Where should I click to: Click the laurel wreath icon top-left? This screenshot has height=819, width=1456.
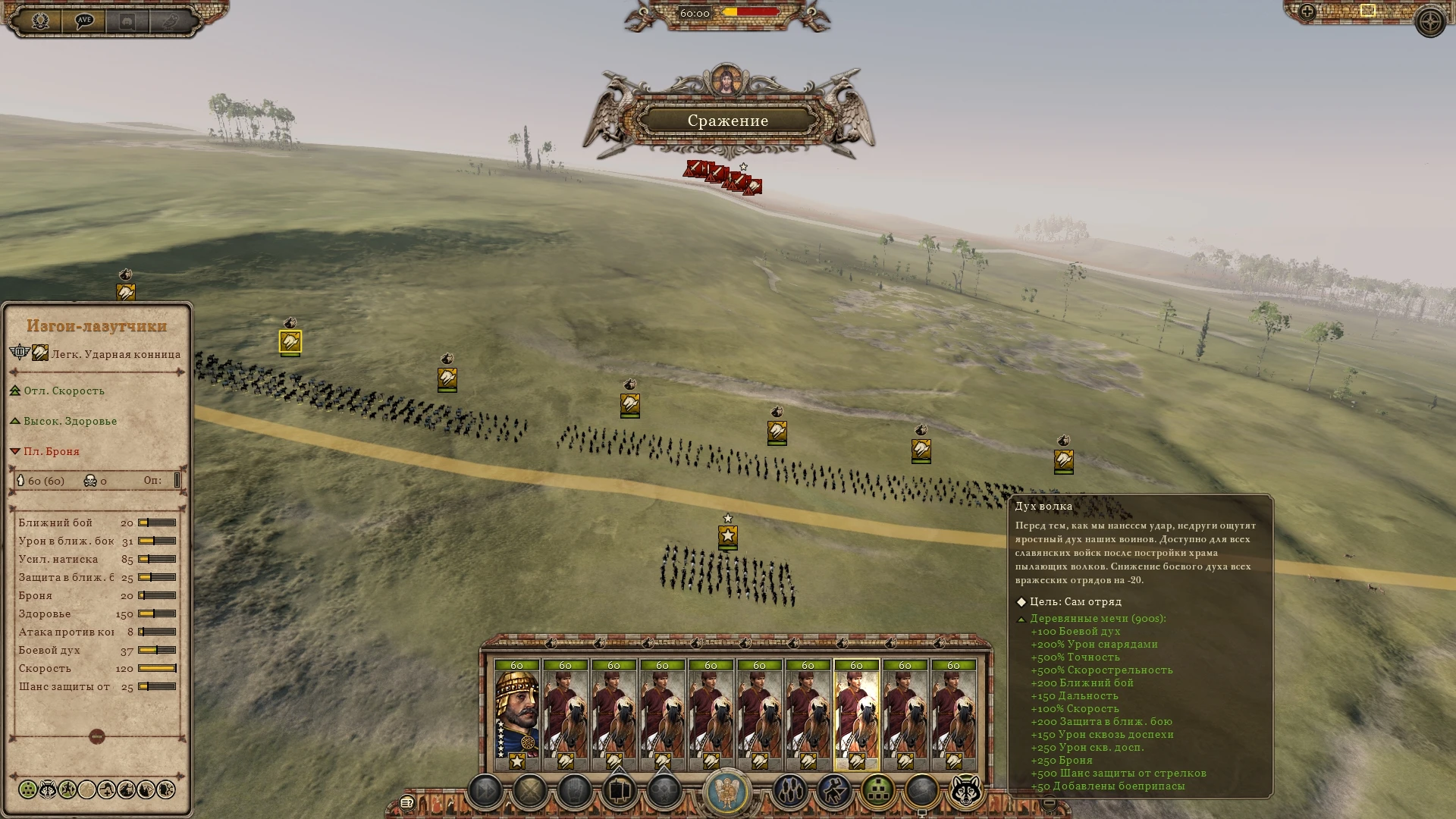tap(39, 20)
